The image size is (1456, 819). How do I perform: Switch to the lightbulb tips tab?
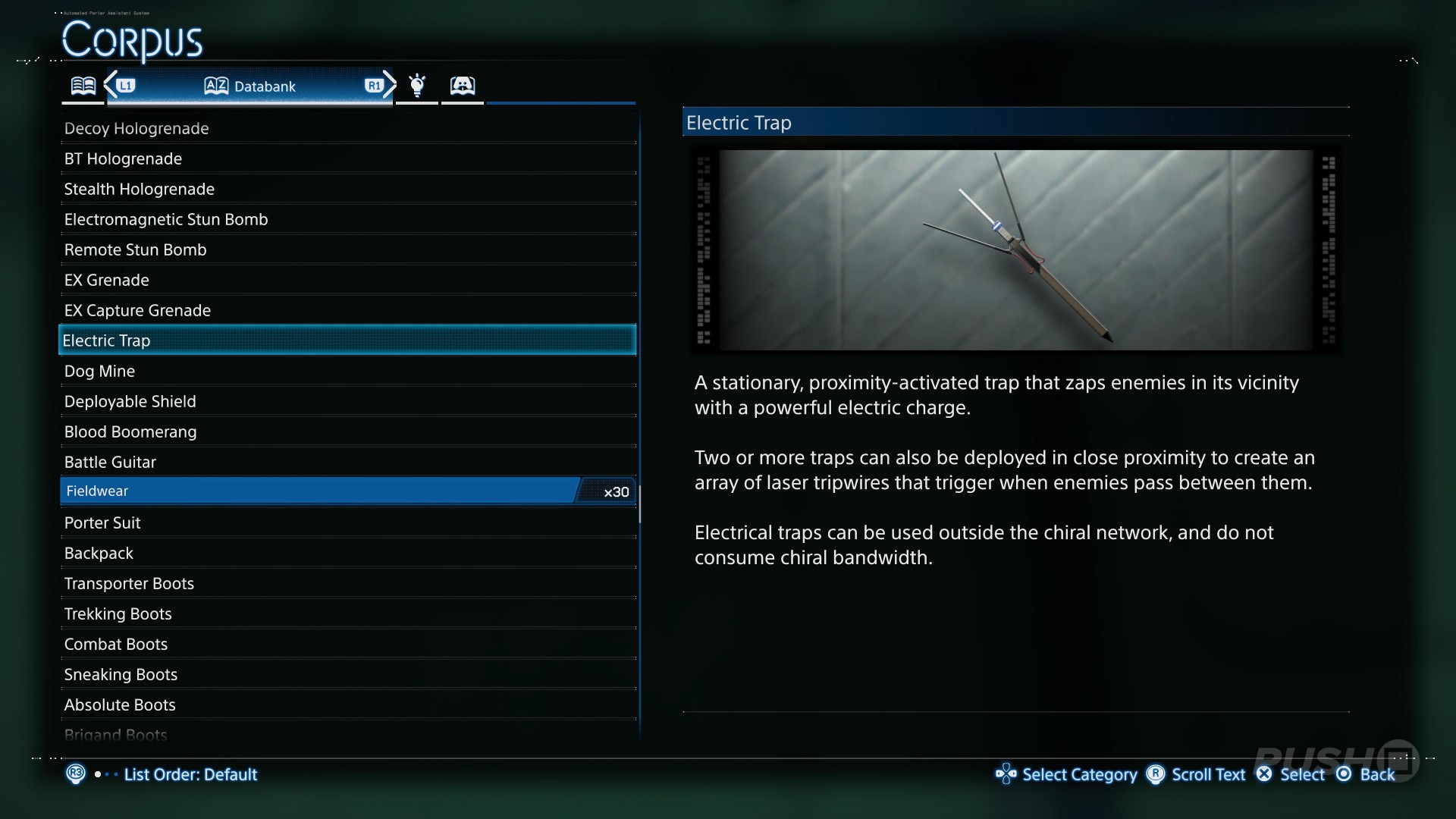click(417, 86)
